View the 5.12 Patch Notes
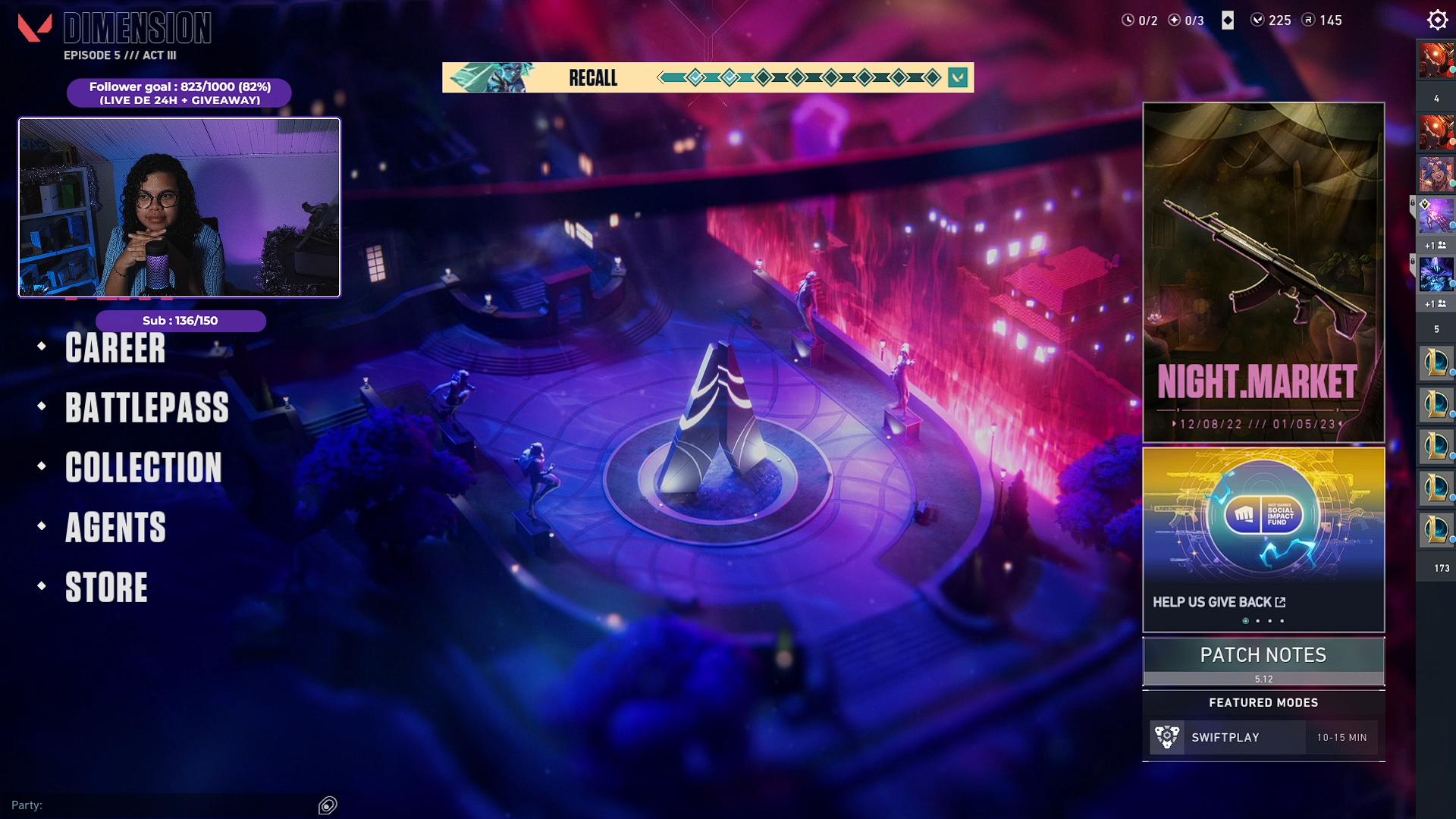 tap(1263, 661)
